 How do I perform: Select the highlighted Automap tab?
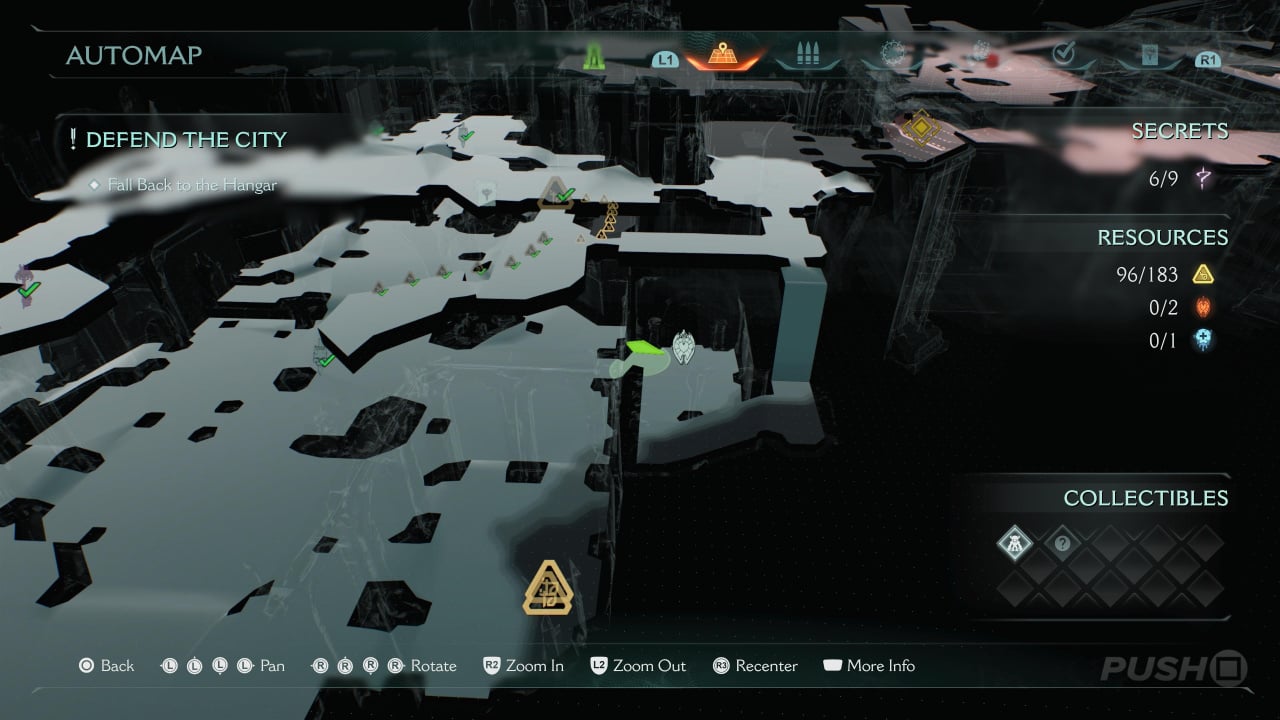pyautogui.click(x=723, y=55)
